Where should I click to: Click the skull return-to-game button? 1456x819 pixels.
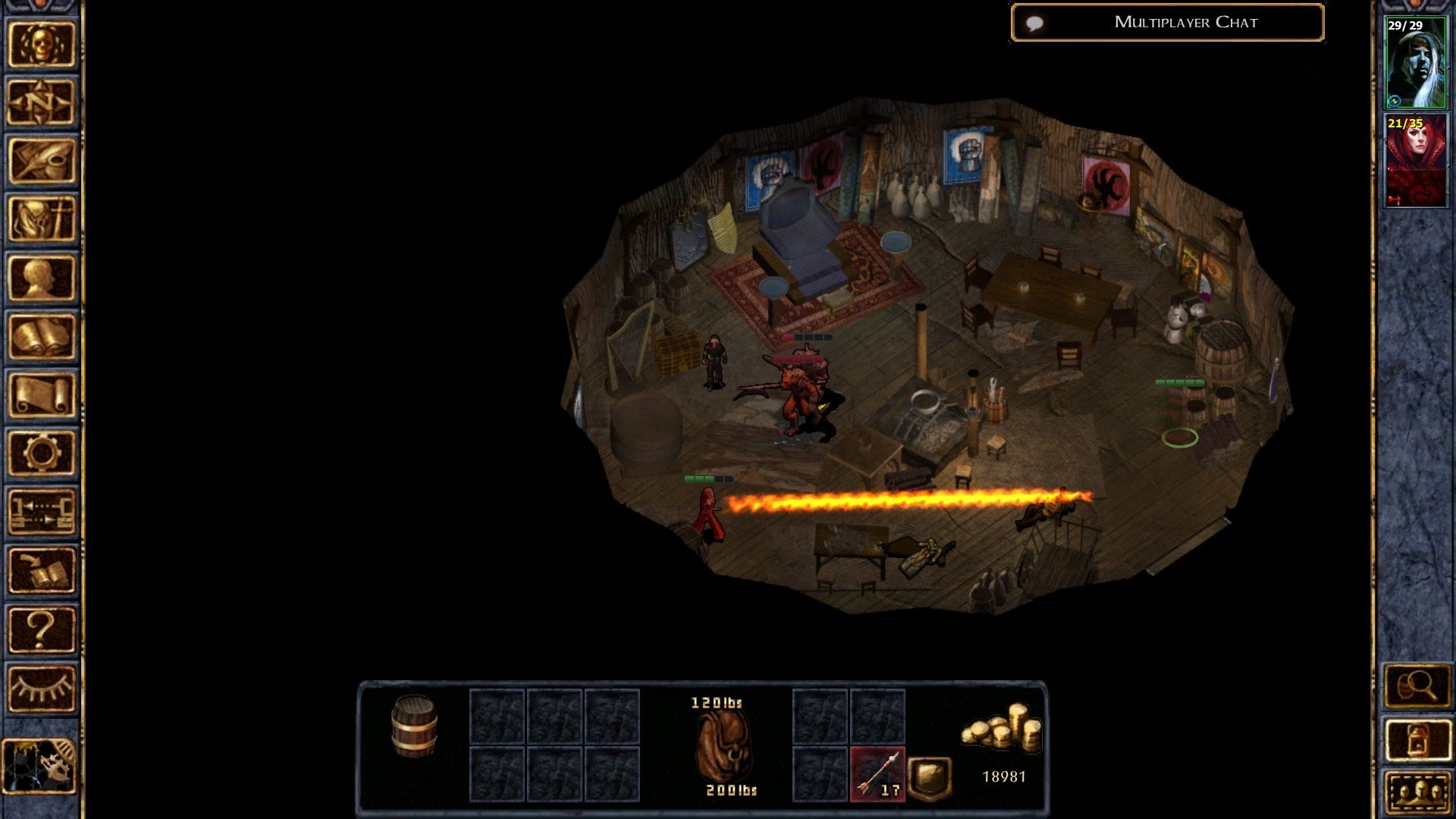(42, 44)
